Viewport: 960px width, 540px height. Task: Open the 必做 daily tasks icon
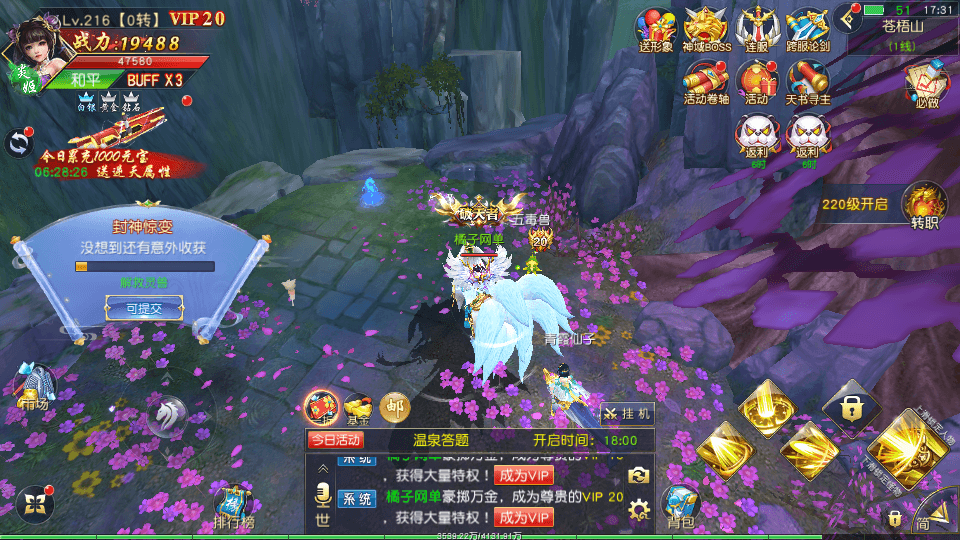926,81
